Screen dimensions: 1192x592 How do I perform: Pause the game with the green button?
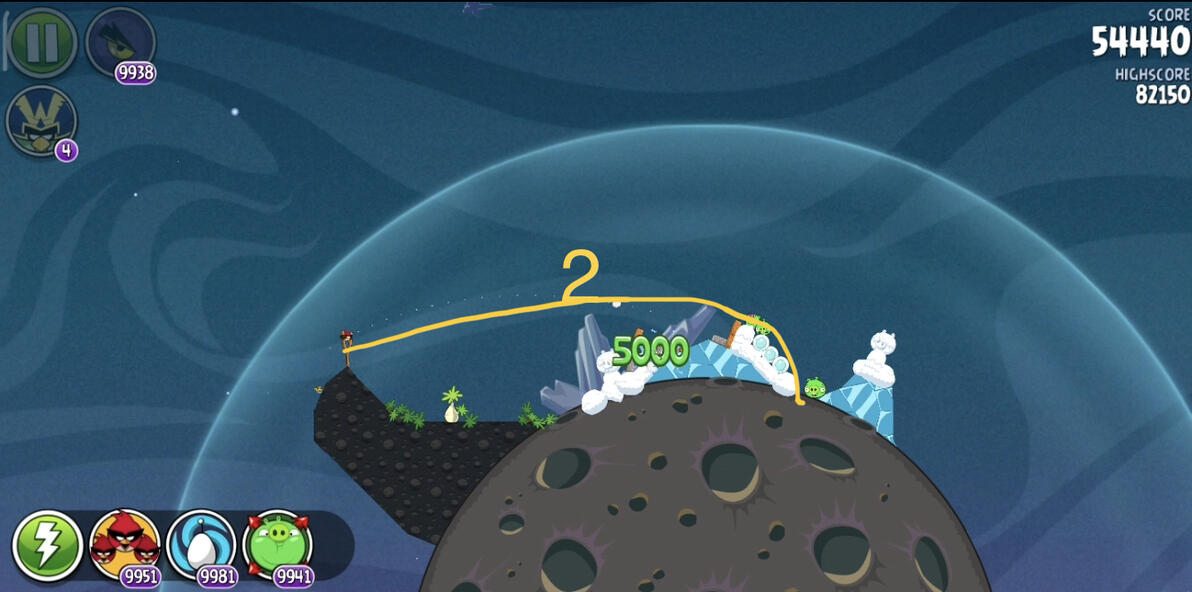(x=42, y=42)
